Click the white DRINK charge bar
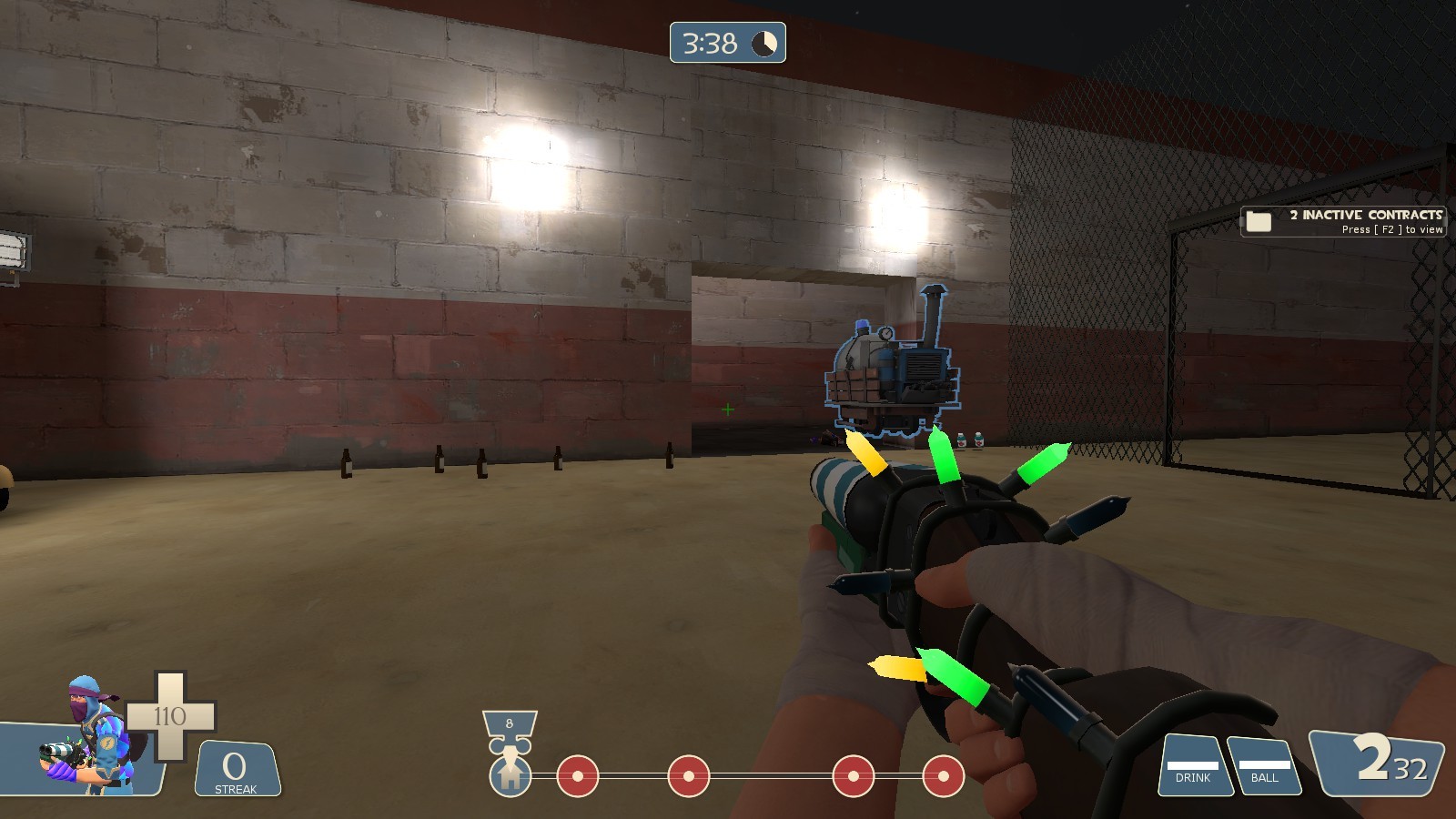 coord(1193,765)
